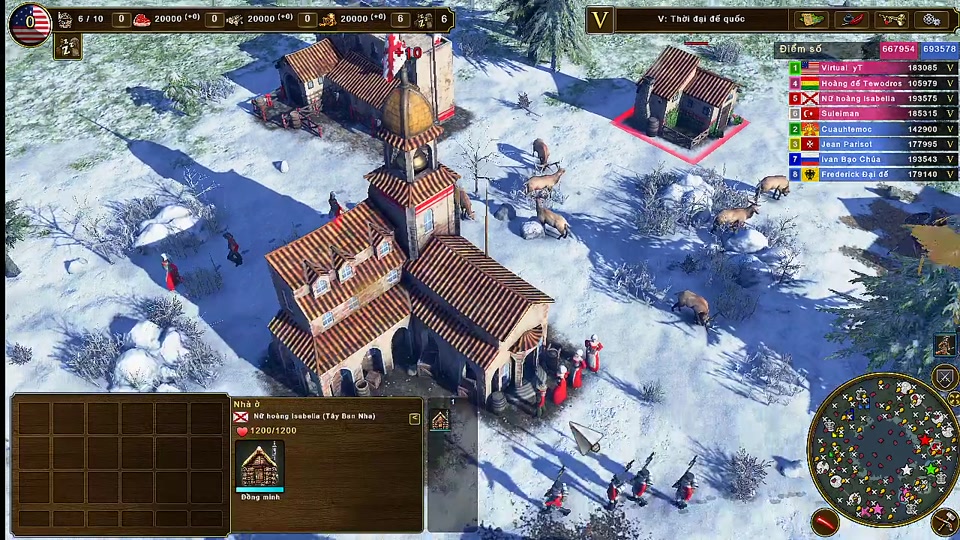Click Suleiman's entry in the score list

[866, 114]
